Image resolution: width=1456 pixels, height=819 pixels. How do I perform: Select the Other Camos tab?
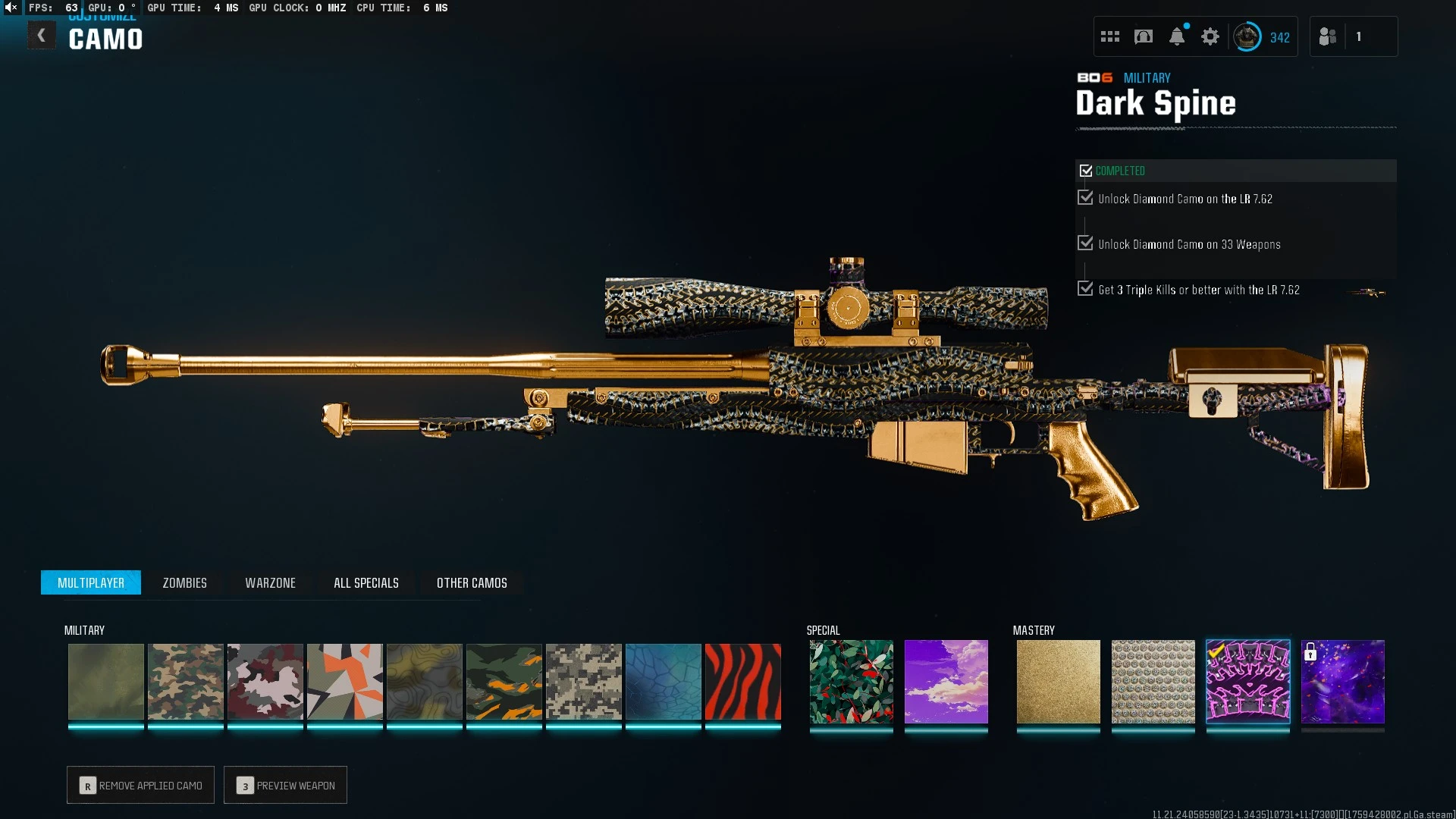pos(472,582)
